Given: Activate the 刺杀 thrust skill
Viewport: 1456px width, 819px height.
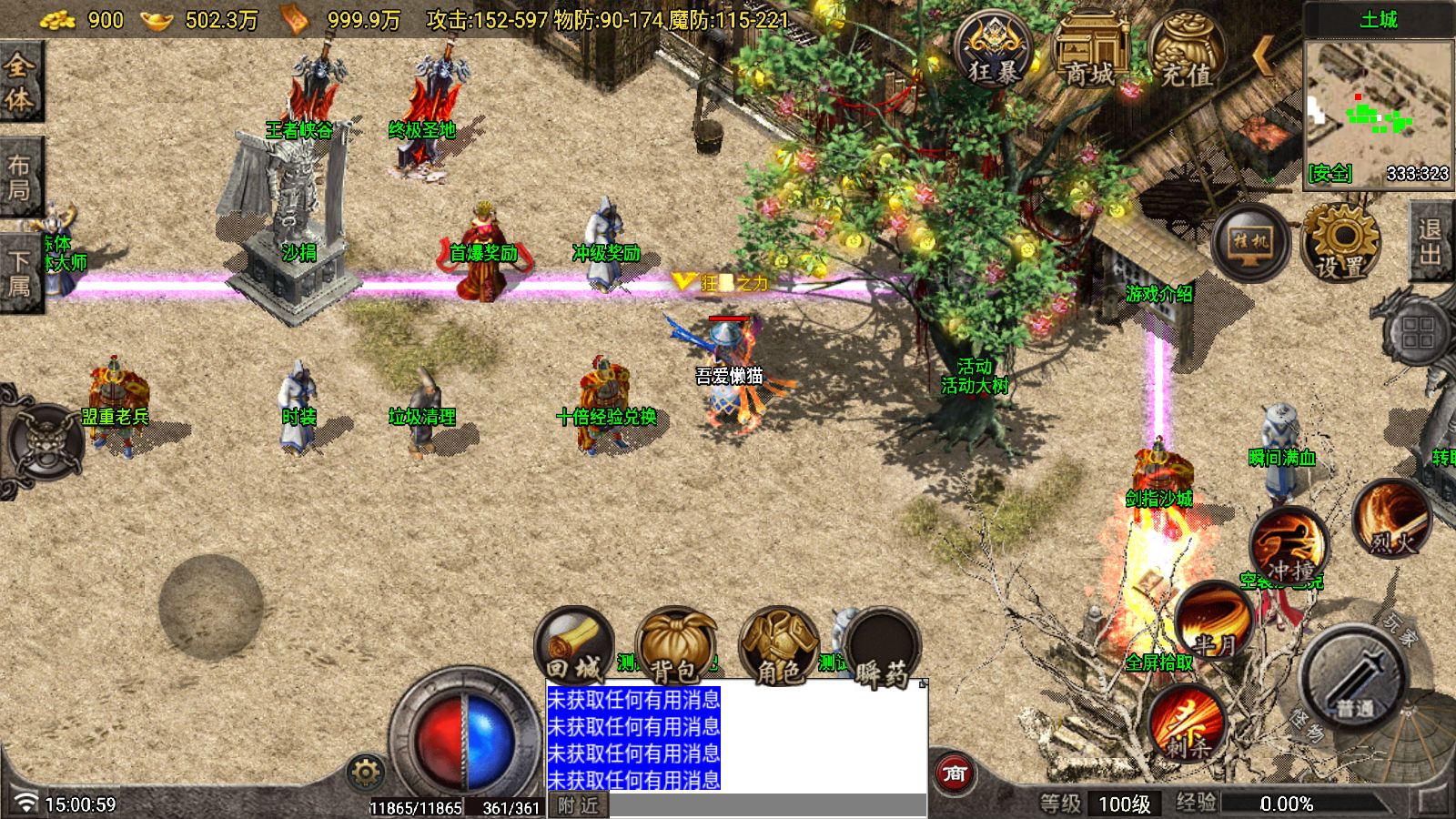Looking at the screenshot, I should click(x=1187, y=723).
